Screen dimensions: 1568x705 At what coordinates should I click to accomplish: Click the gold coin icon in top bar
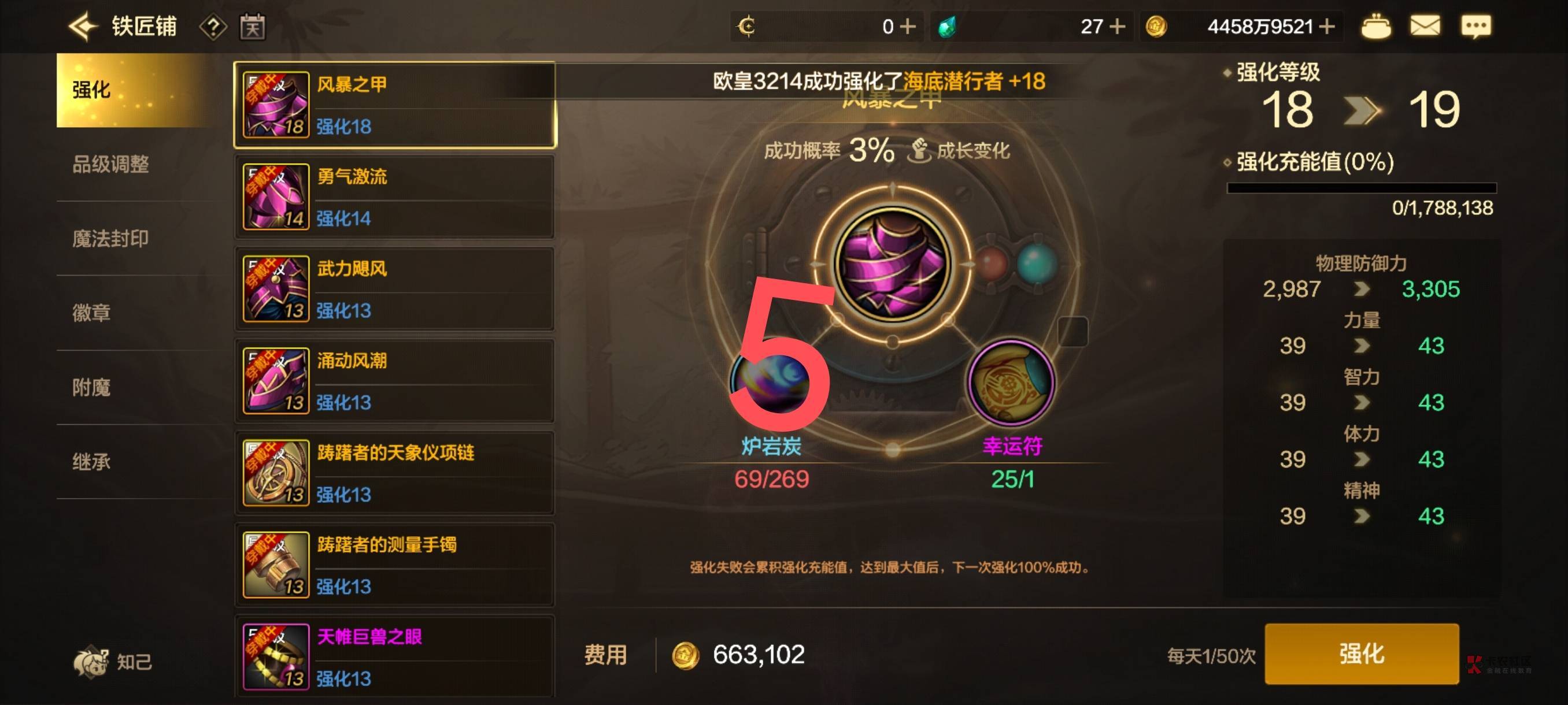click(x=1156, y=26)
